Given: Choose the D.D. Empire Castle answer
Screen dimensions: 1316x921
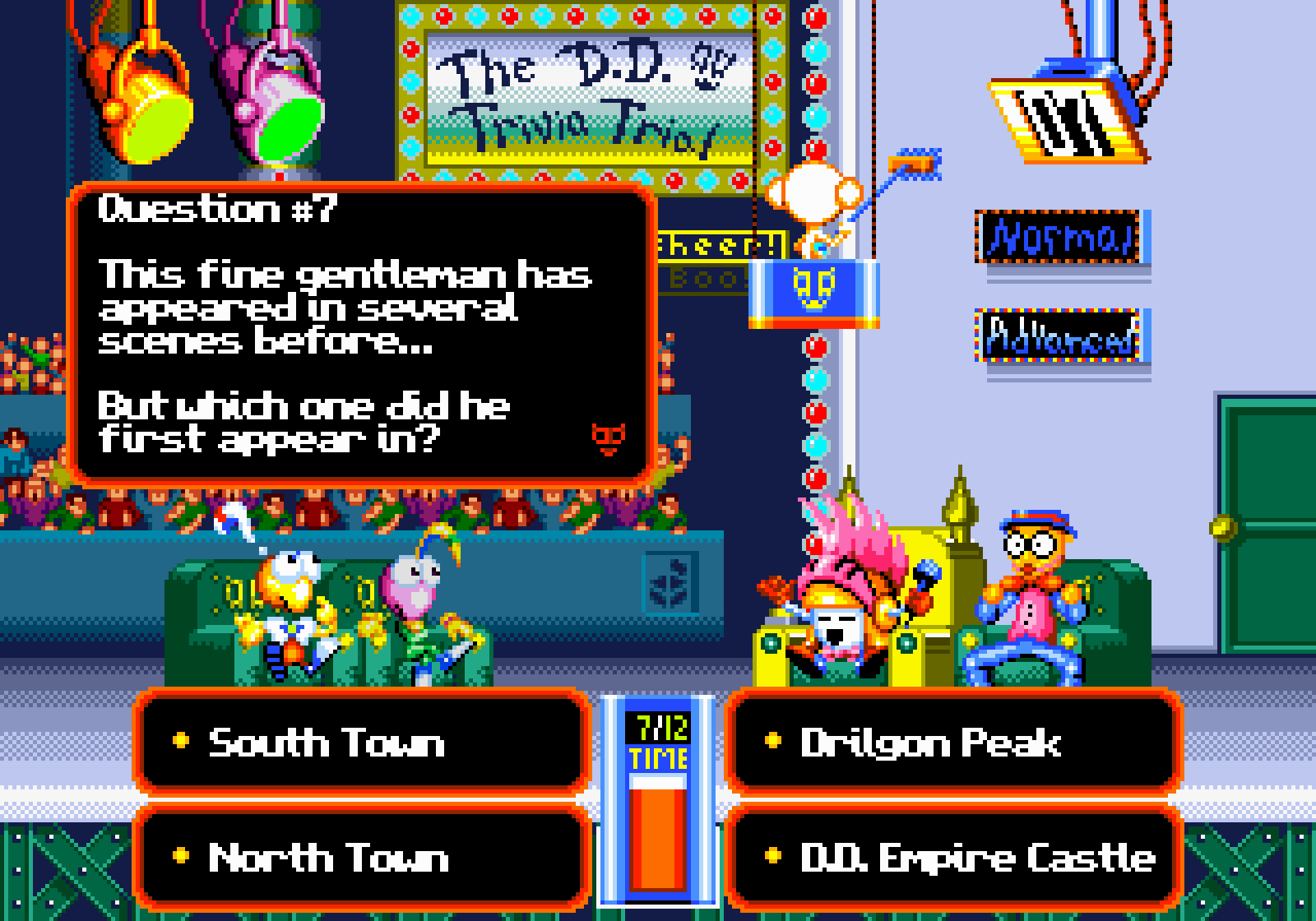Looking at the screenshot, I should coord(954,859).
